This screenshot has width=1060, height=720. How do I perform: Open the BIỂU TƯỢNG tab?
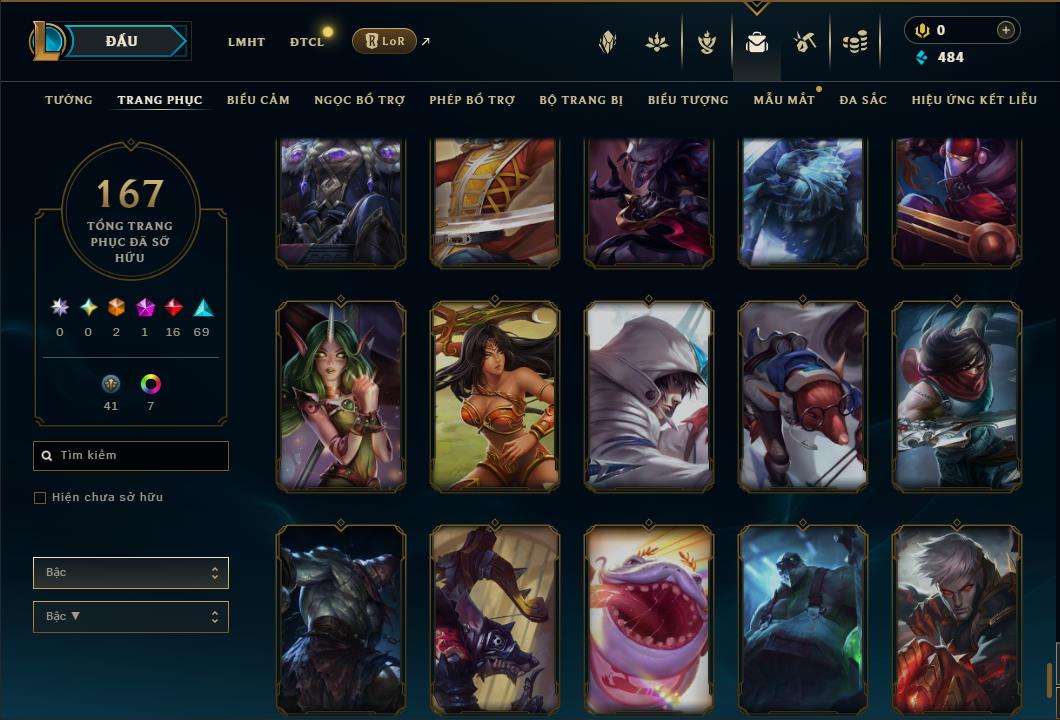pos(688,100)
